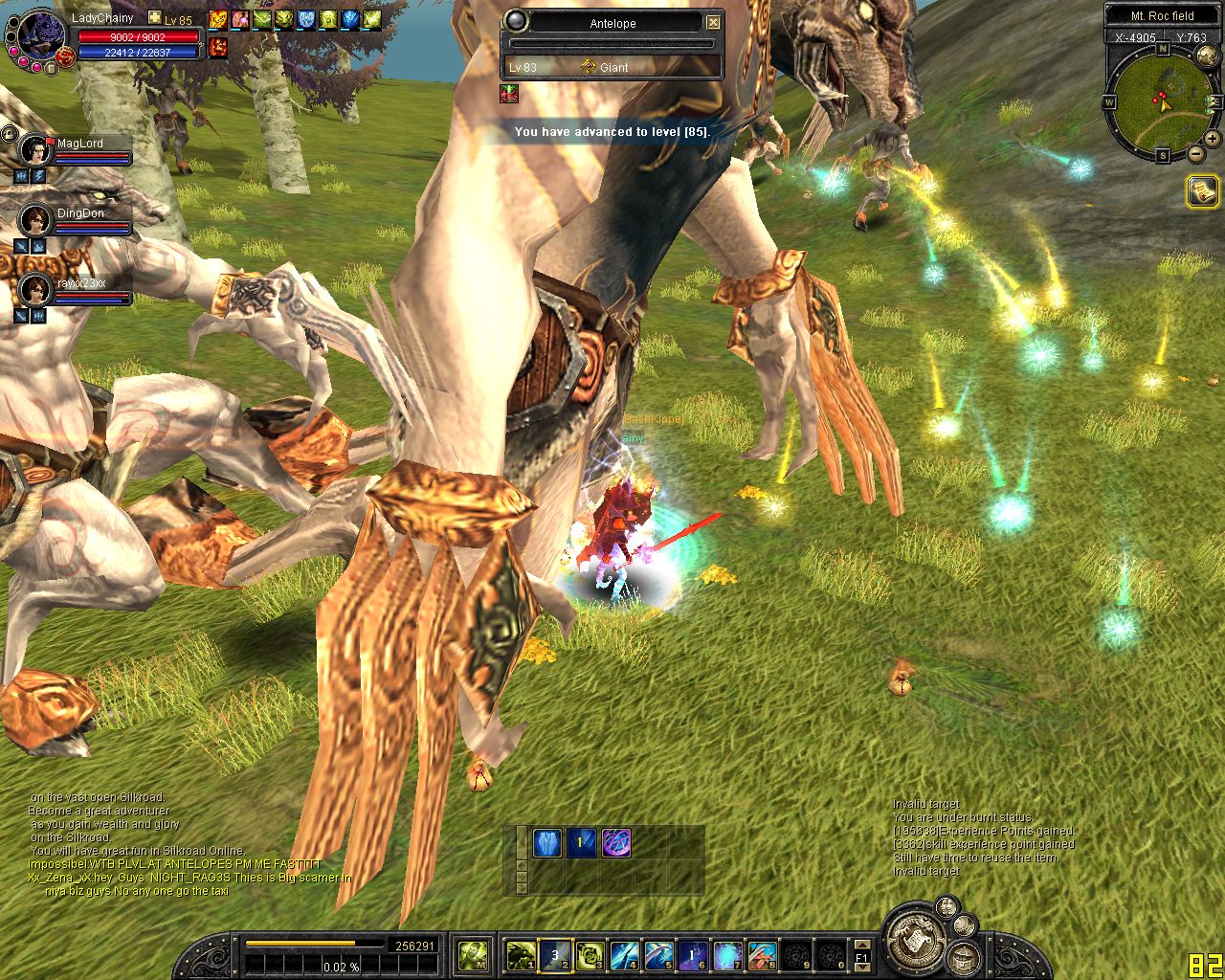The height and width of the screenshot is (980, 1225).
Task: Click the yellow plus icon beside Lv 85
Action: (x=155, y=18)
